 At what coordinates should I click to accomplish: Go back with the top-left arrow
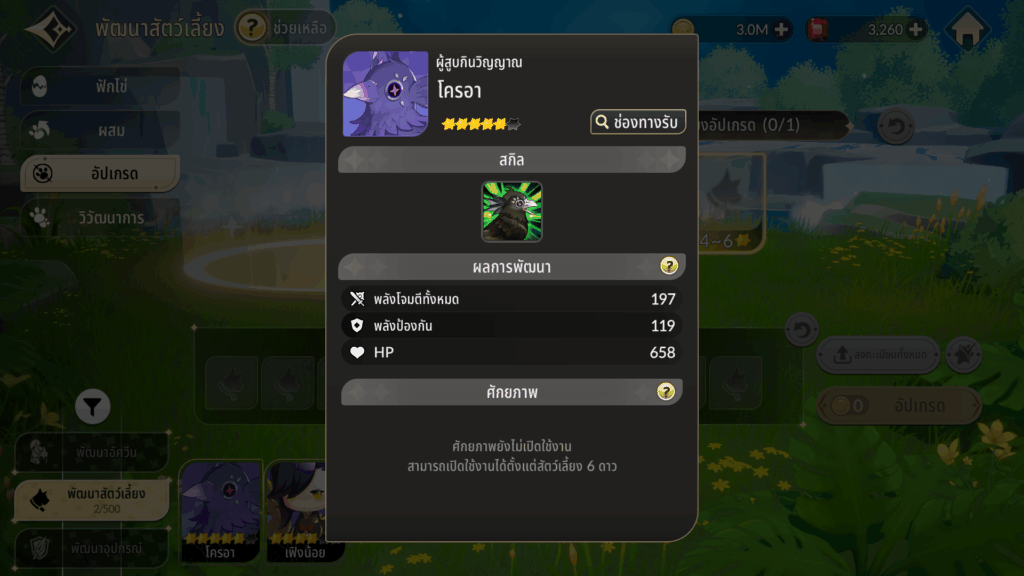48,28
